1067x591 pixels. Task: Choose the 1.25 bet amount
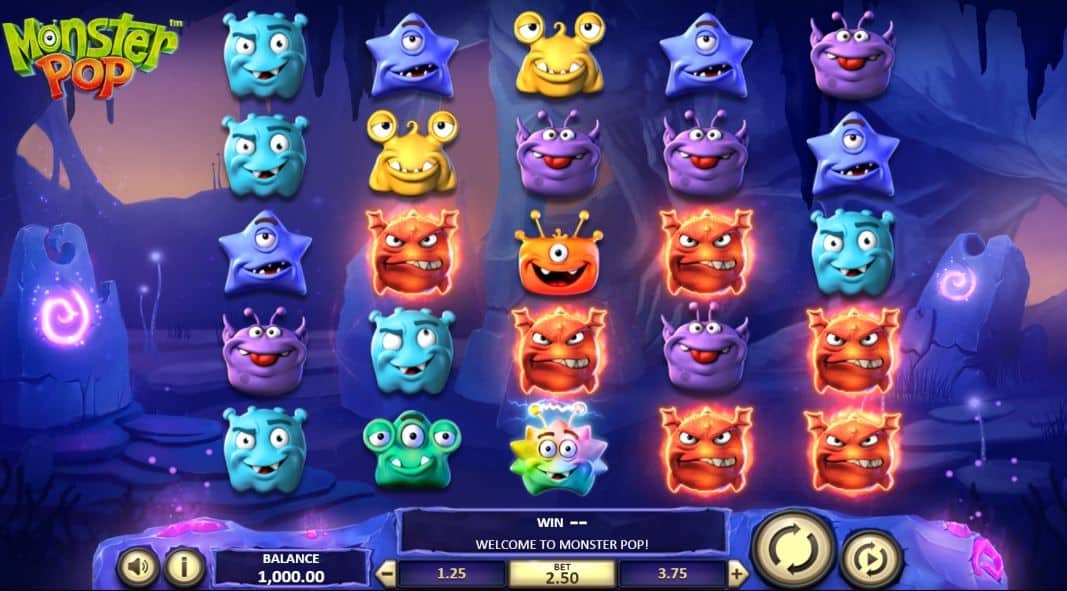coord(452,574)
